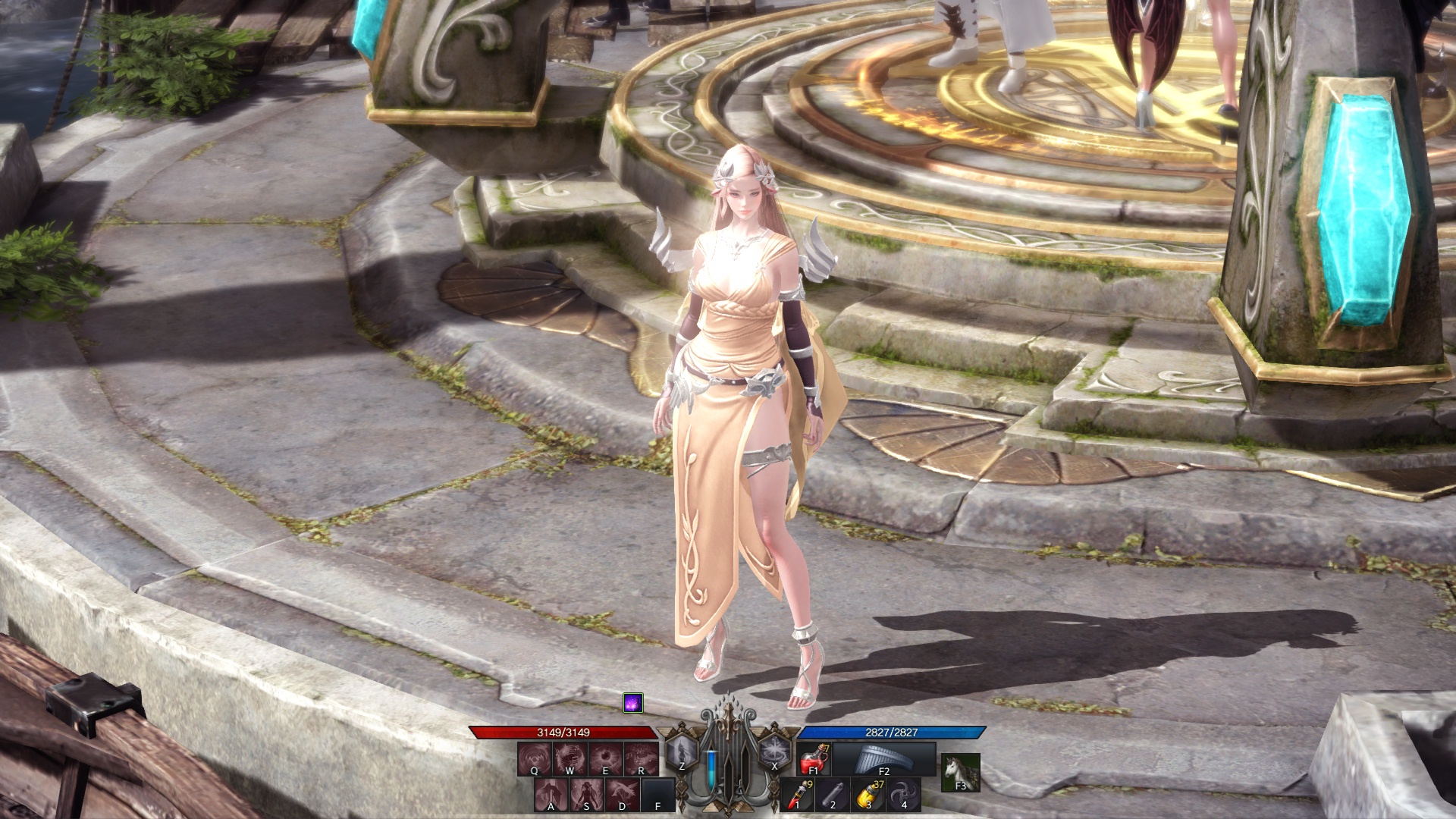Use the yellow bottle item in slot 3

[868, 795]
